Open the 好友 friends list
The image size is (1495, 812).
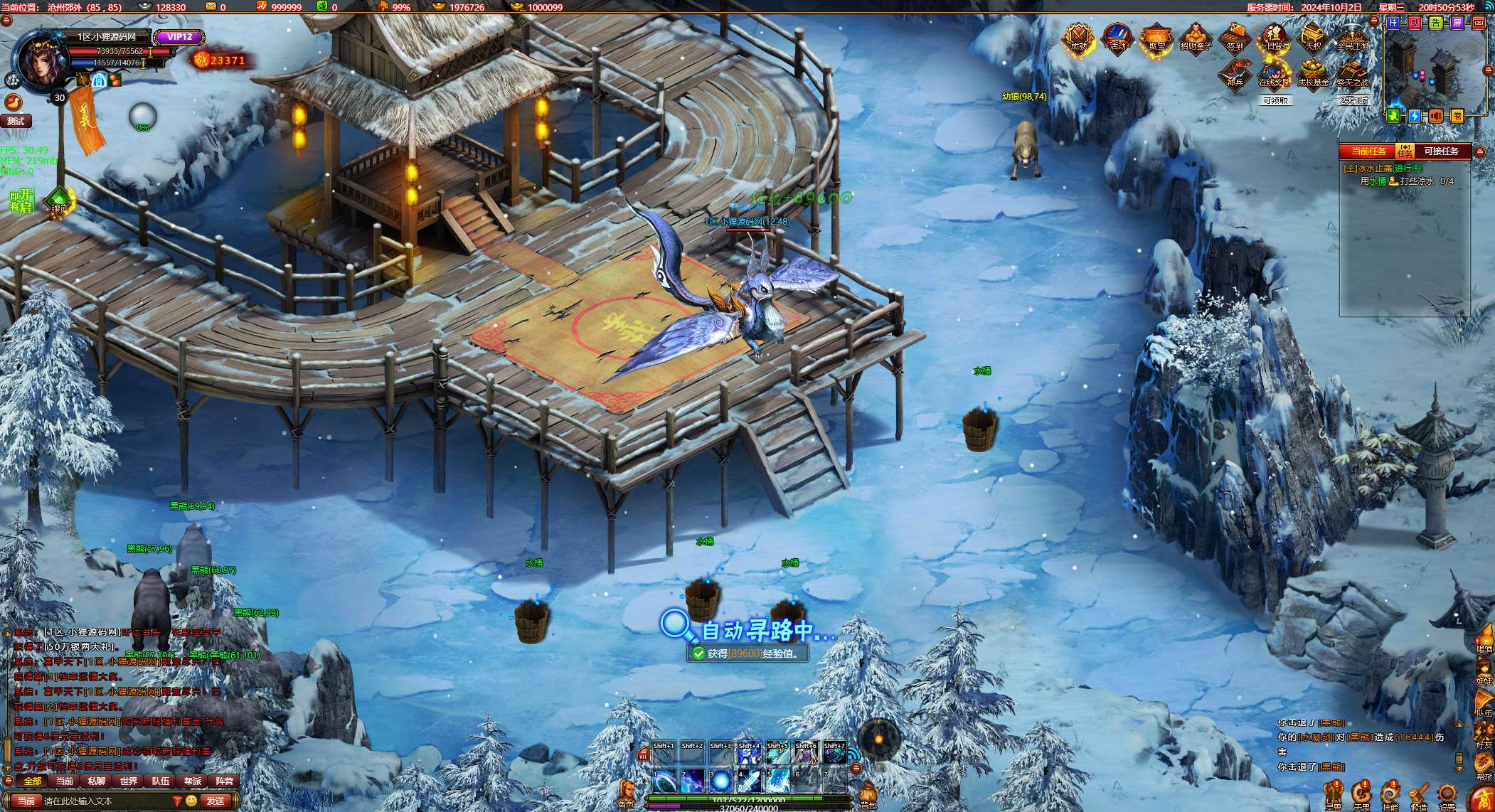pyautogui.click(x=1484, y=732)
